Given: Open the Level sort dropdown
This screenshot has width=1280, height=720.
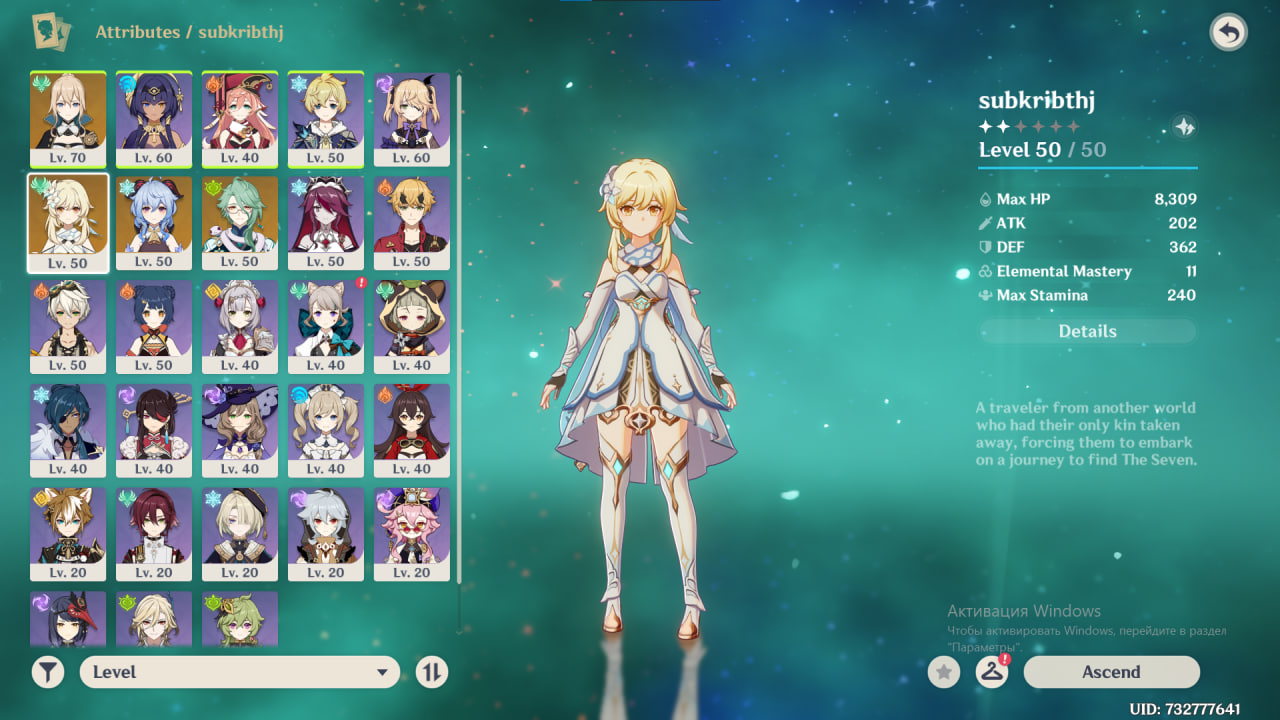Looking at the screenshot, I should [239, 672].
